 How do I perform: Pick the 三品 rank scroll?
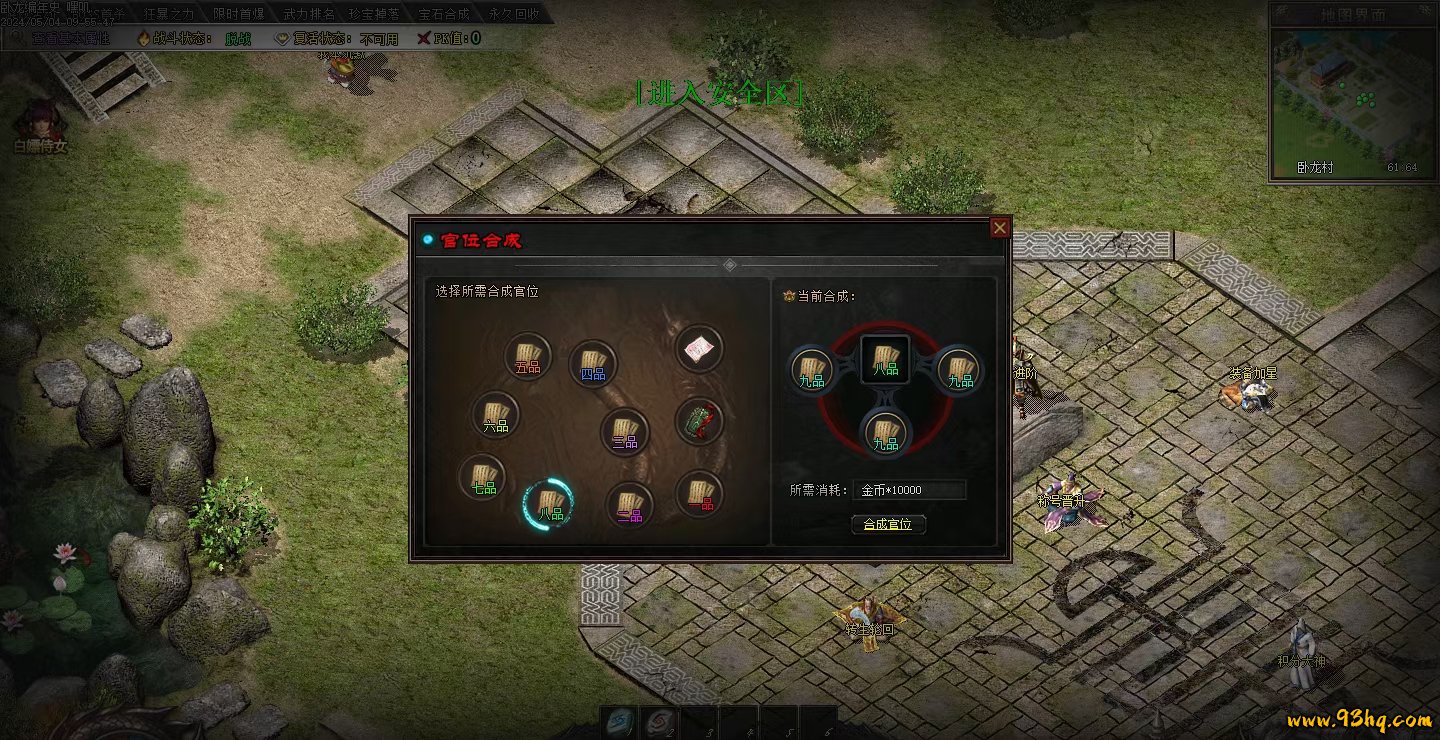pos(626,432)
